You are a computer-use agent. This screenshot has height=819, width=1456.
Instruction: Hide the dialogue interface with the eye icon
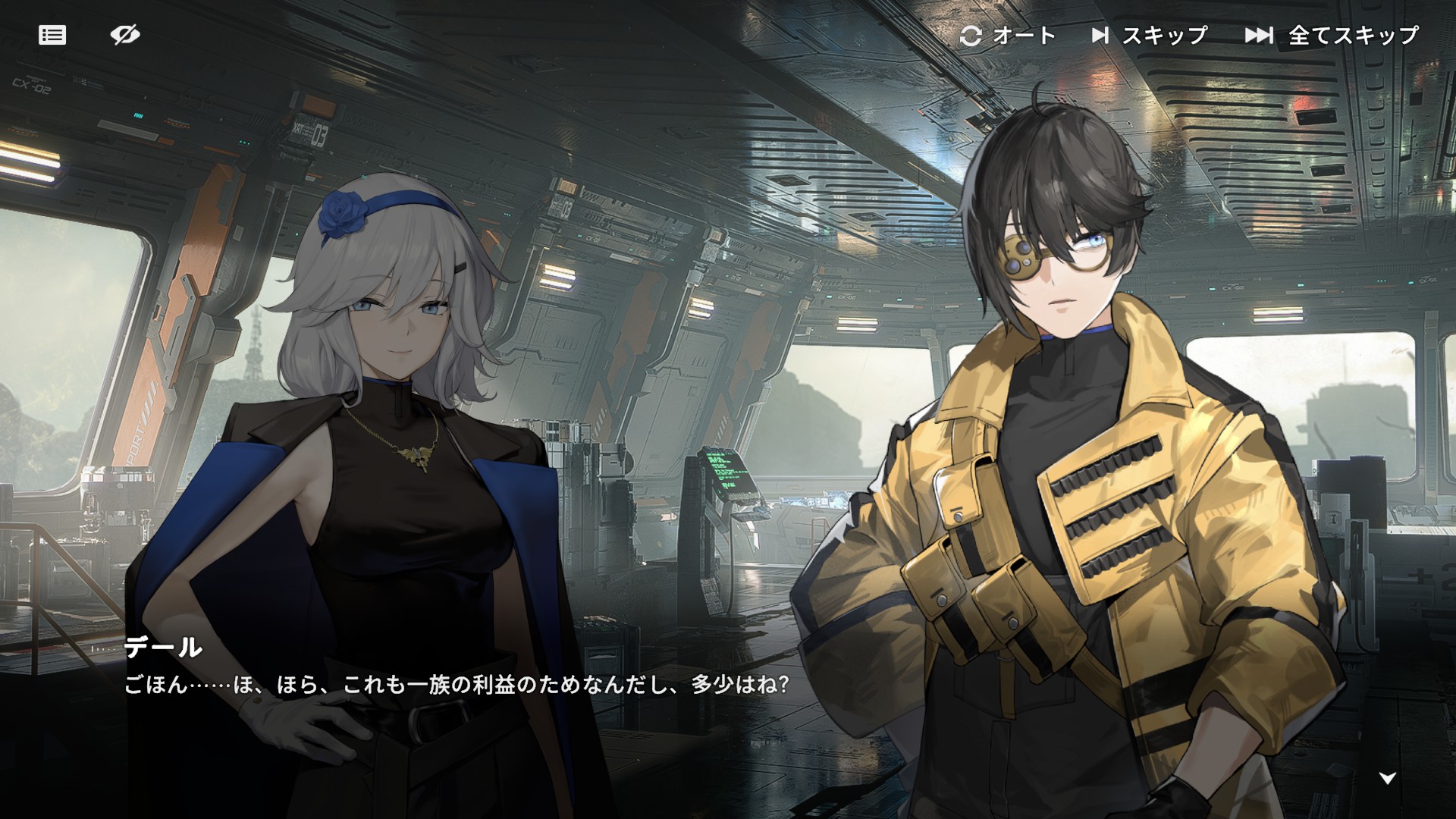tap(125, 35)
